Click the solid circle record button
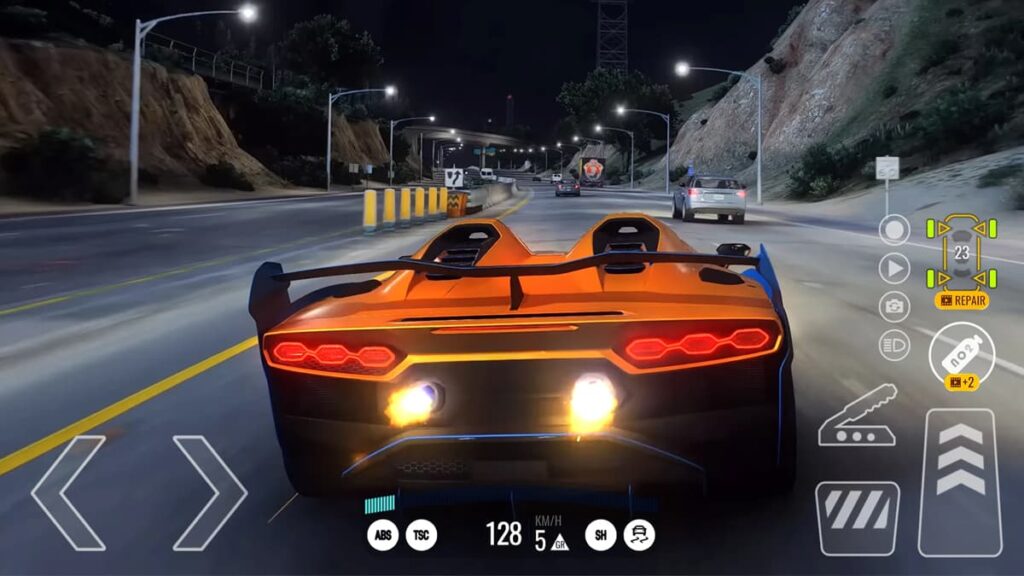The width and height of the screenshot is (1024, 576). [x=894, y=230]
